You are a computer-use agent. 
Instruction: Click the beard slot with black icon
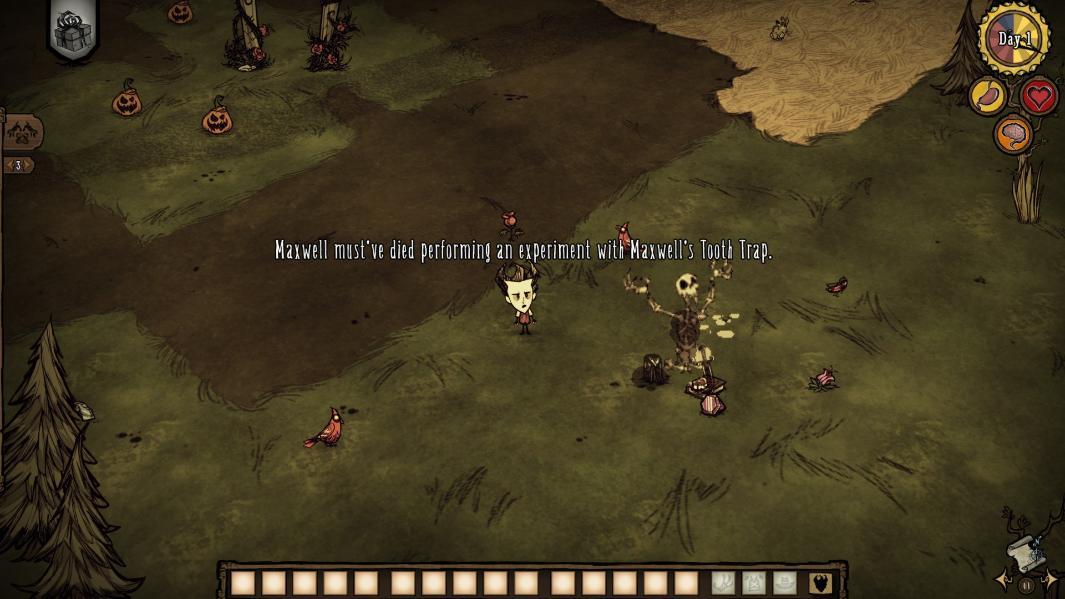820,583
